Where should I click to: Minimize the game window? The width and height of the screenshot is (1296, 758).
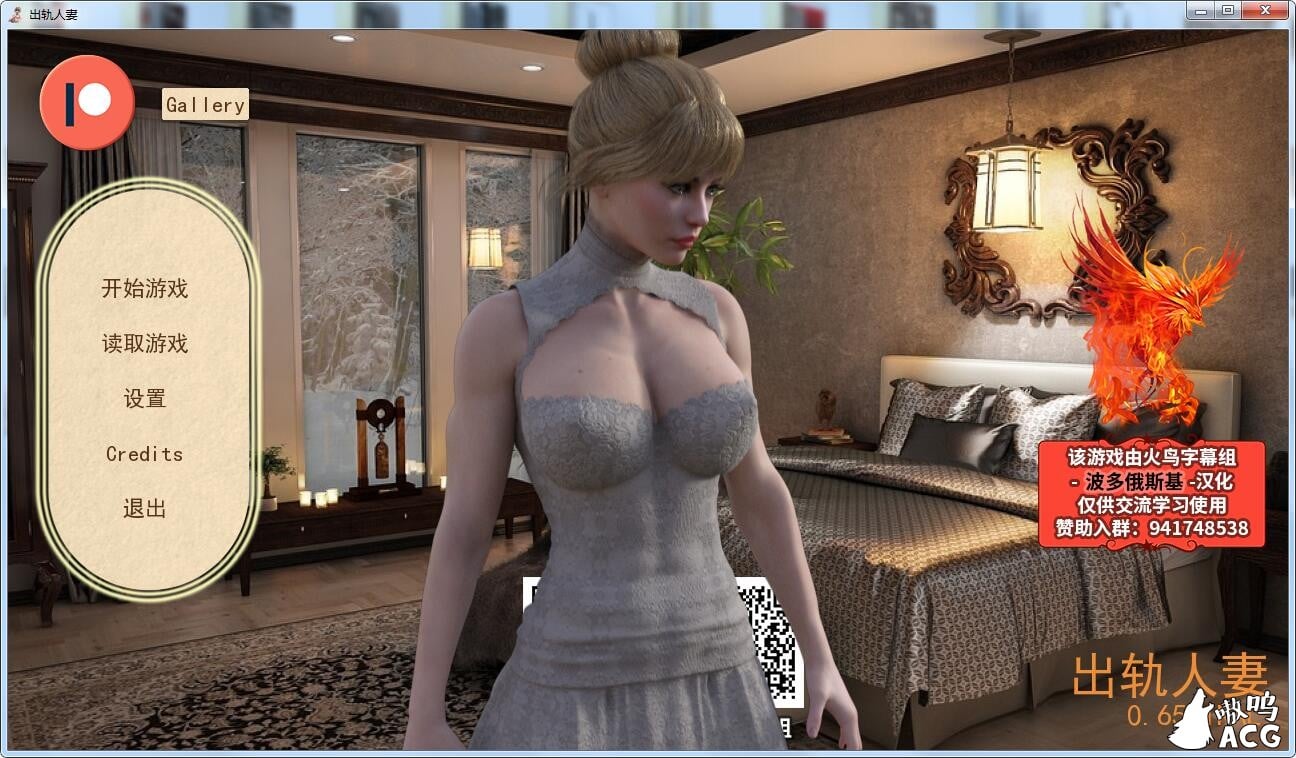click(1196, 12)
